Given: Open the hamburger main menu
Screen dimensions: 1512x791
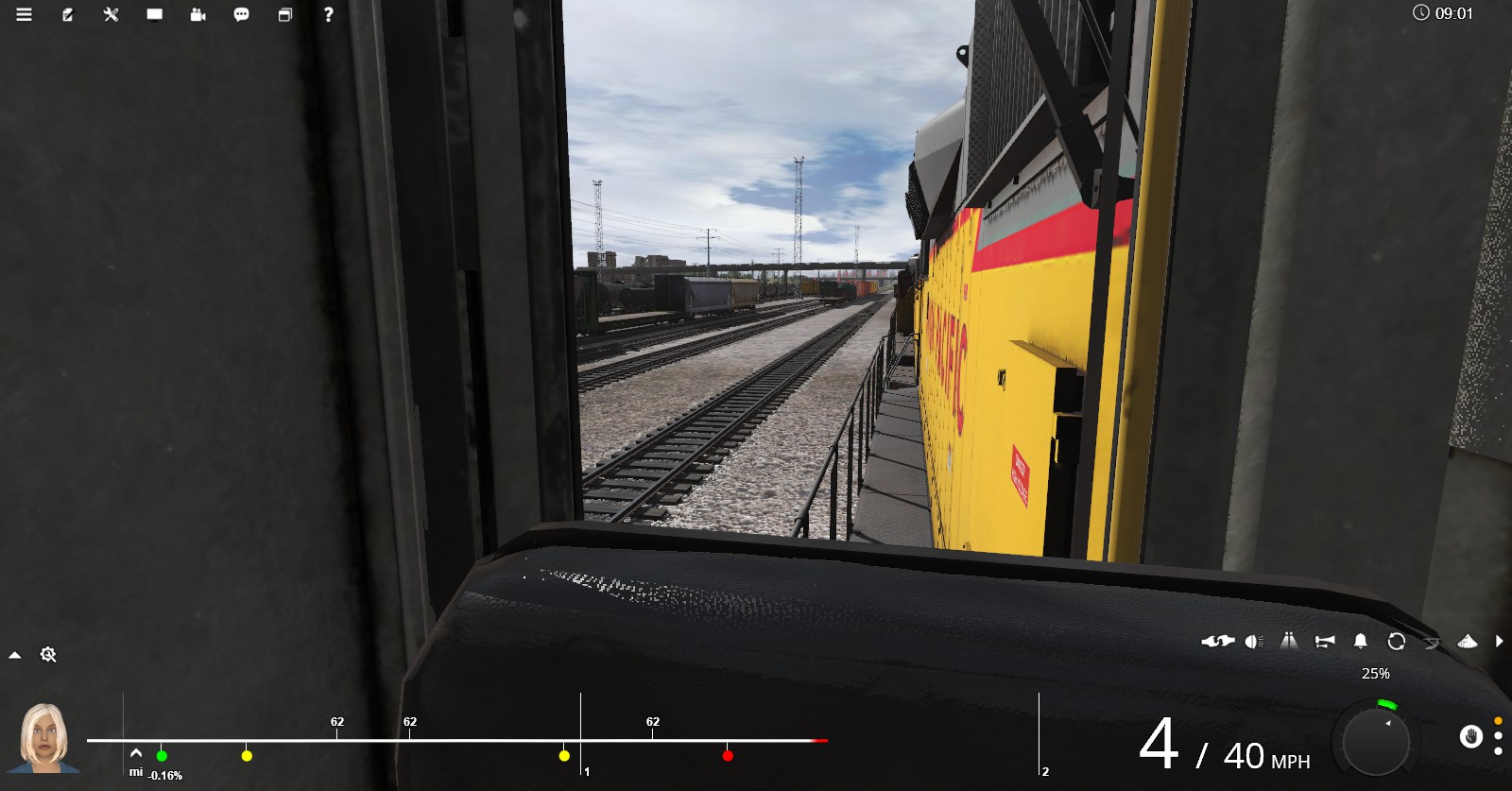Looking at the screenshot, I should click(x=25, y=14).
